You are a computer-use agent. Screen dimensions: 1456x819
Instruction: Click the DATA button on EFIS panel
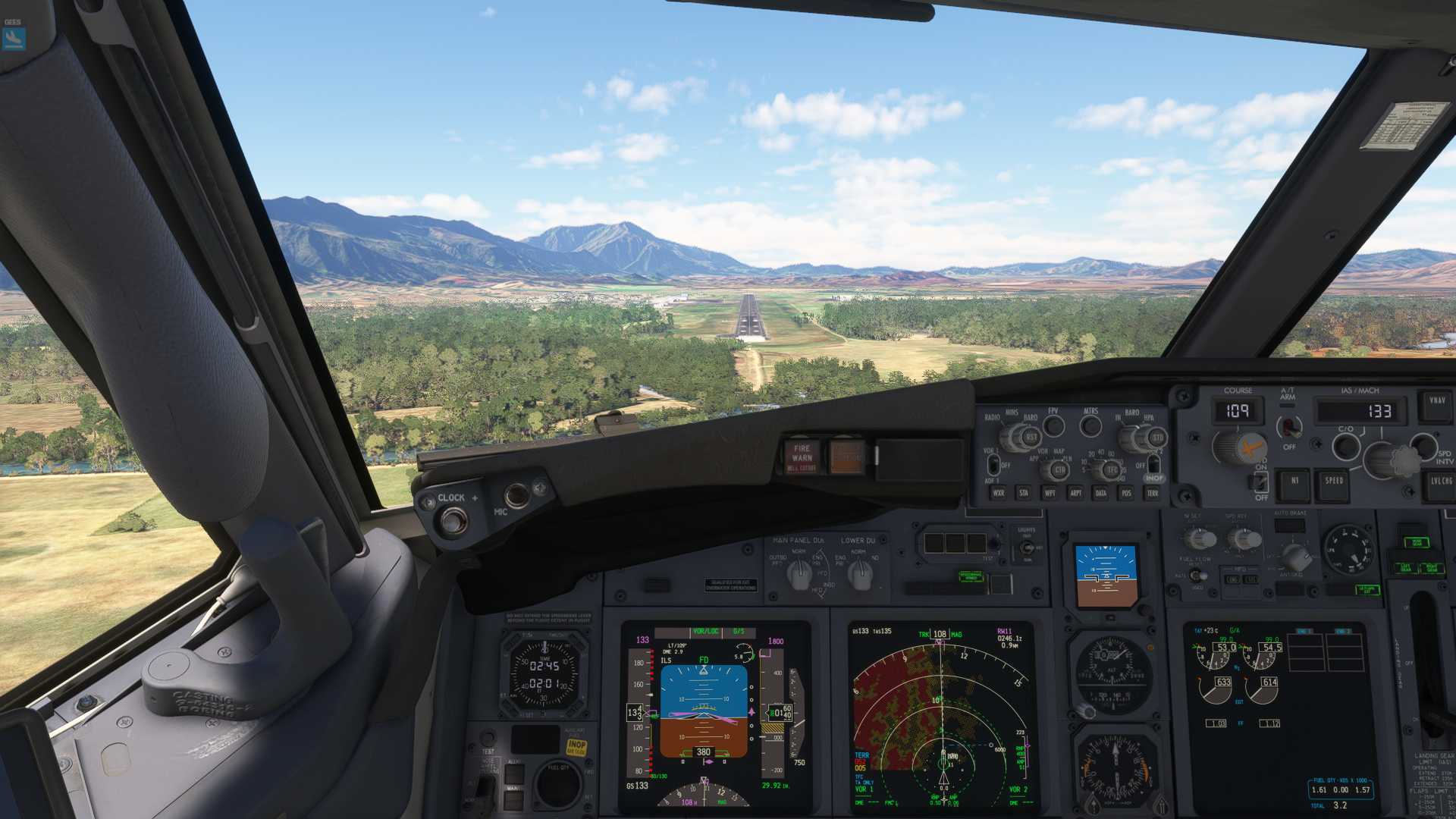(1100, 493)
